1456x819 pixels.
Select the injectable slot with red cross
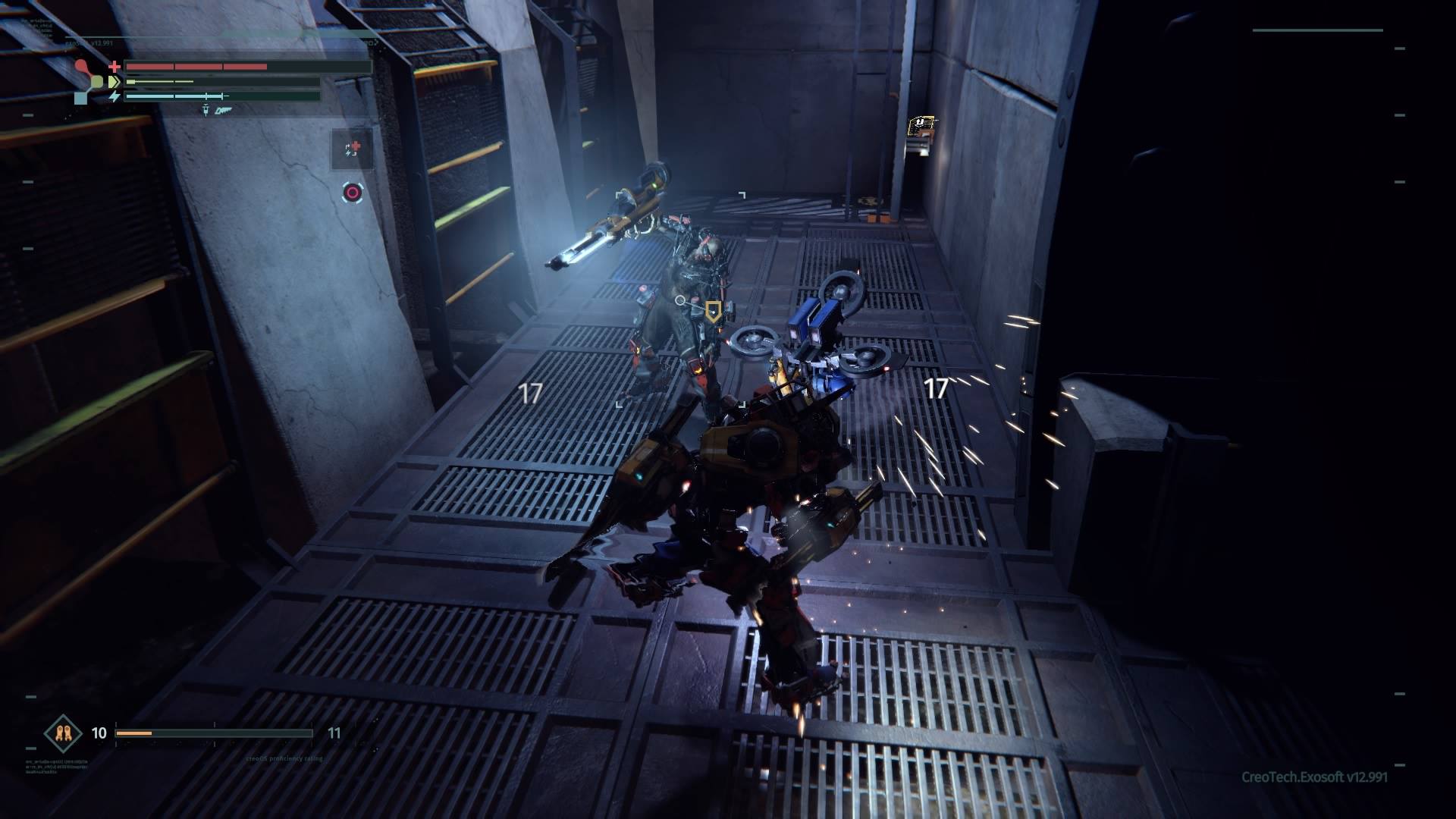(353, 149)
